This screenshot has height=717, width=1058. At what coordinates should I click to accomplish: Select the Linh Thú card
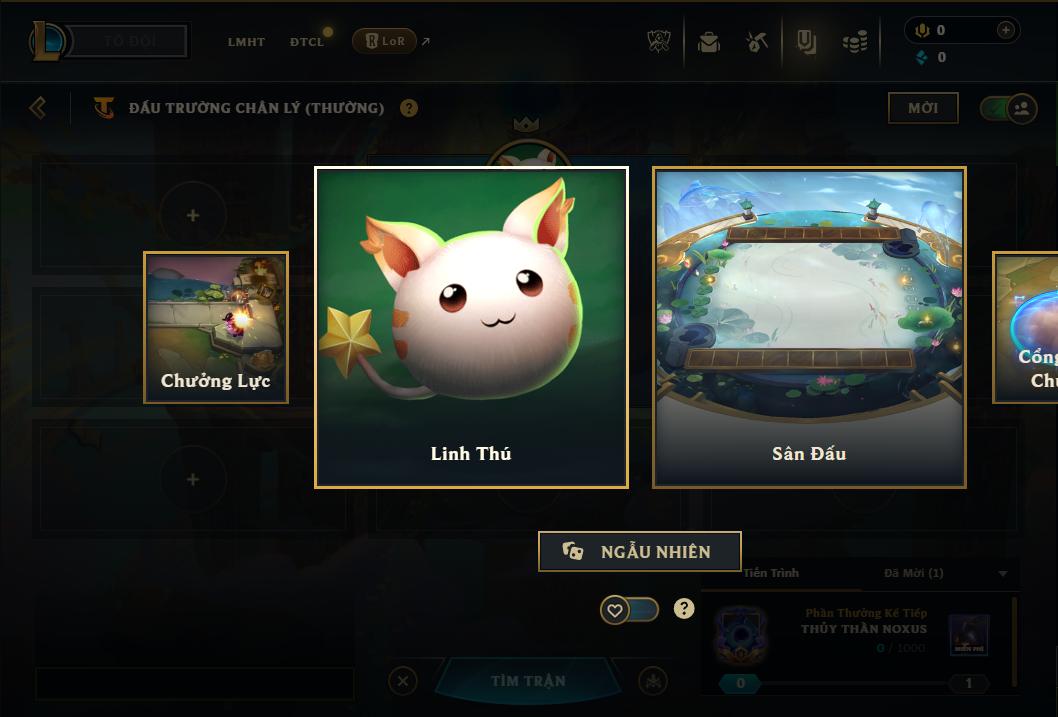click(x=471, y=327)
